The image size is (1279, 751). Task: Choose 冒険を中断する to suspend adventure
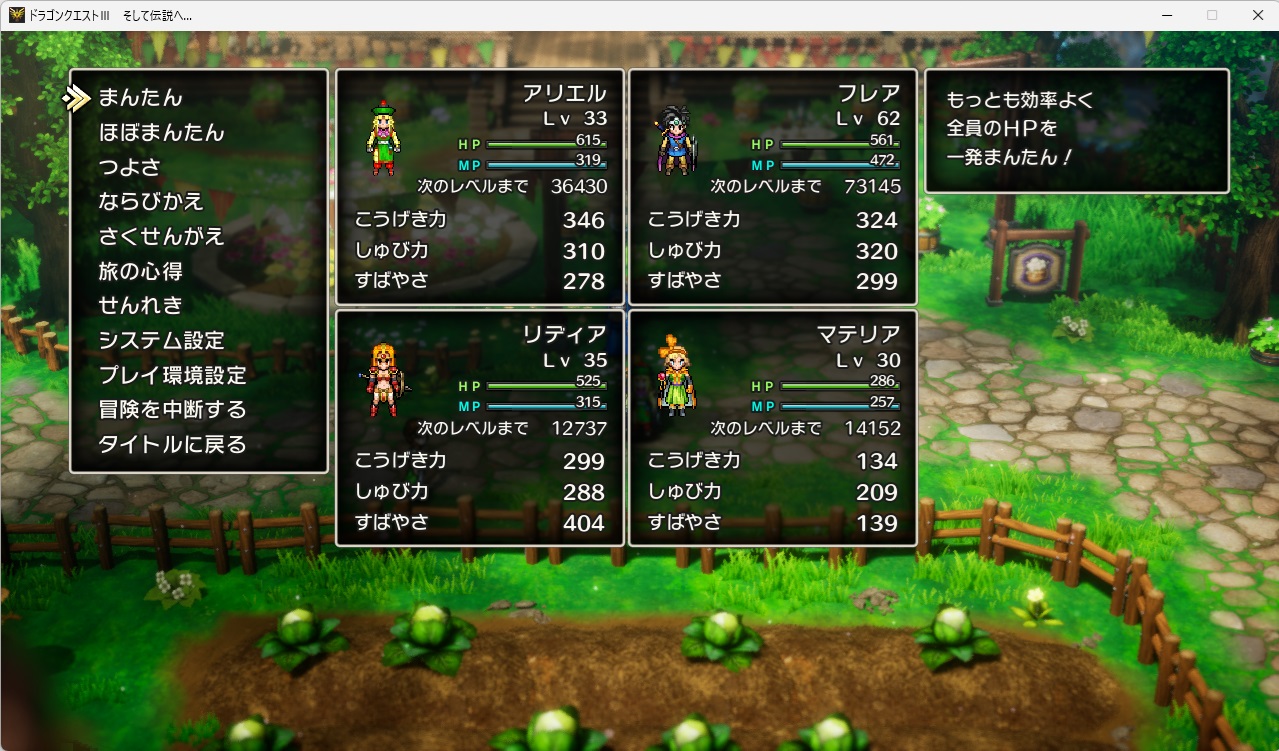pyautogui.click(x=172, y=410)
